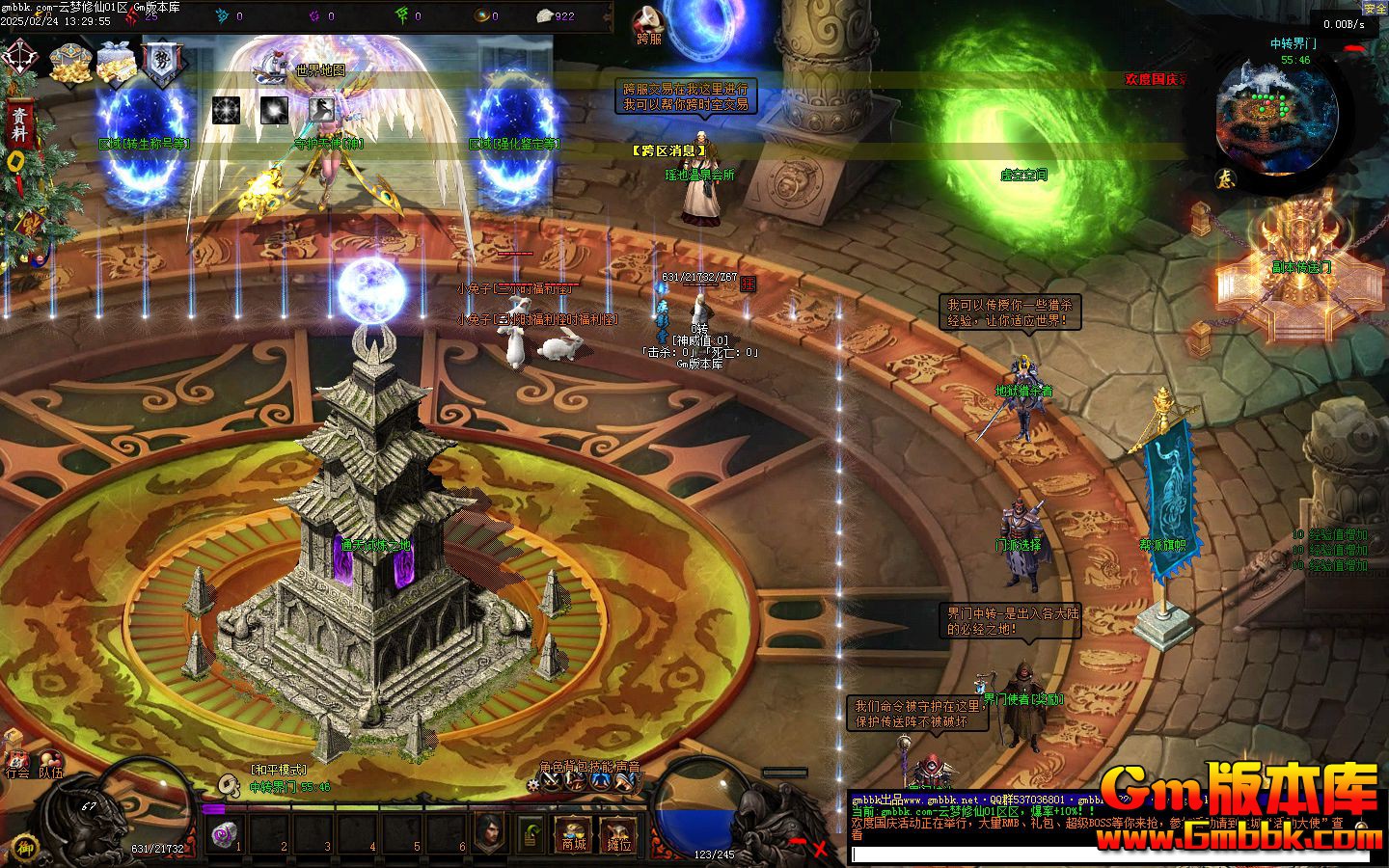Click the 跨服 cross-server megaphone icon
Screen dimensions: 1389x868
pyautogui.click(x=649, y=24)
